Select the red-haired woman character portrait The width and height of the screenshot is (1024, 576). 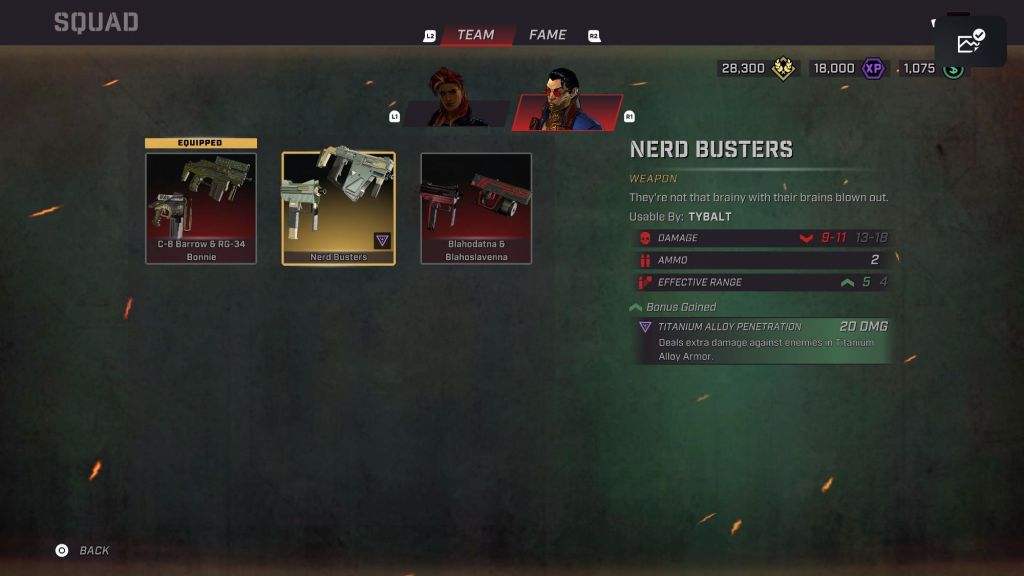tap(452, 99)
